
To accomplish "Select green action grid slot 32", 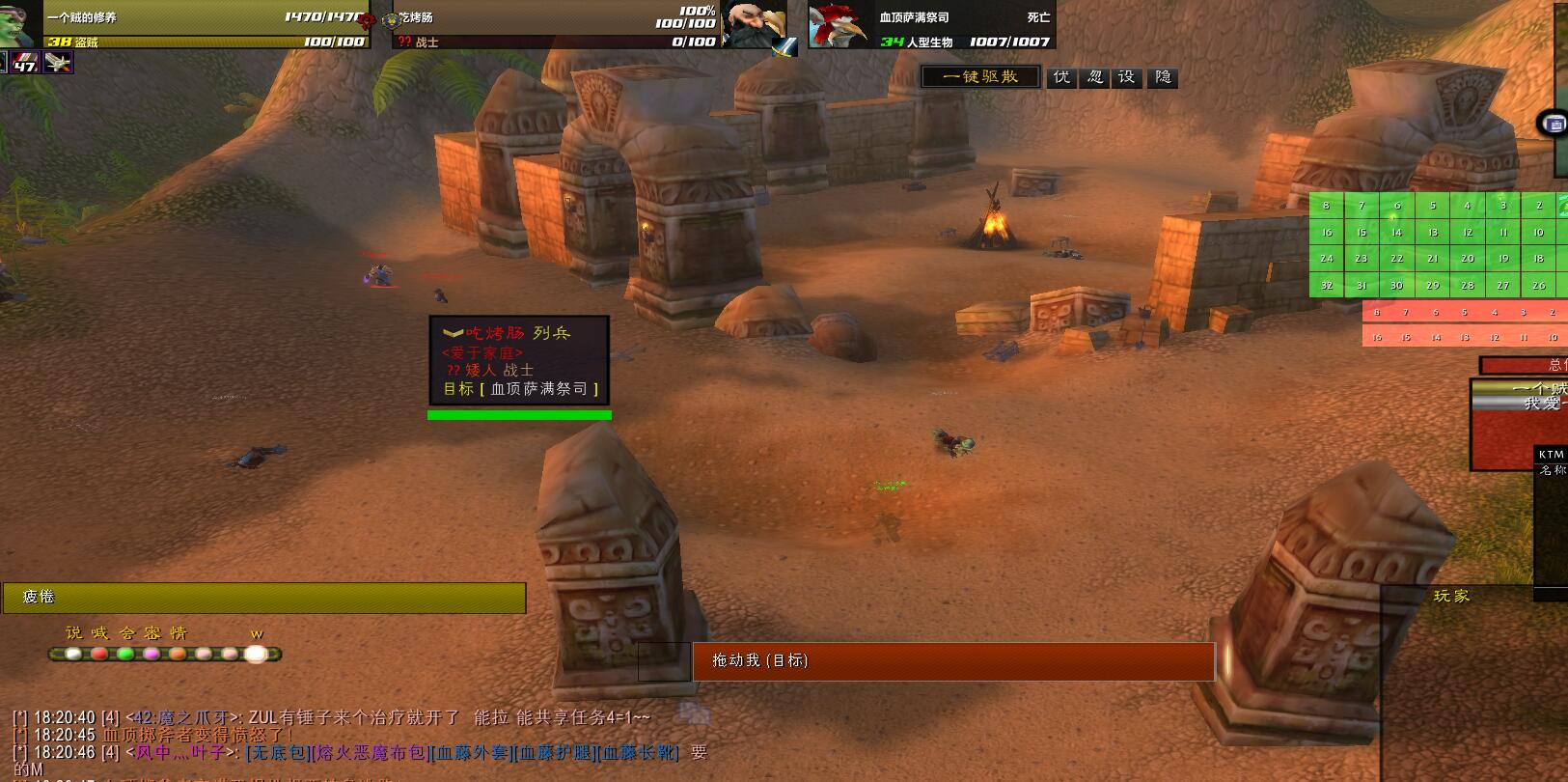I will click(1327, 286).
